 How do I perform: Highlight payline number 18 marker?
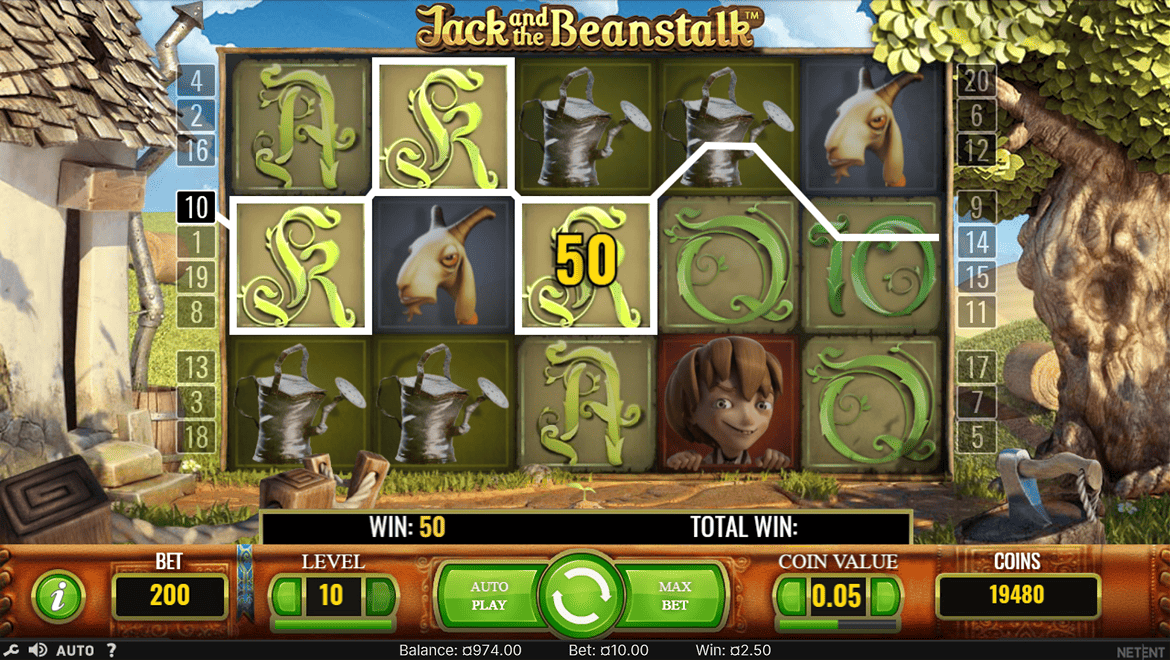(197, 437)
